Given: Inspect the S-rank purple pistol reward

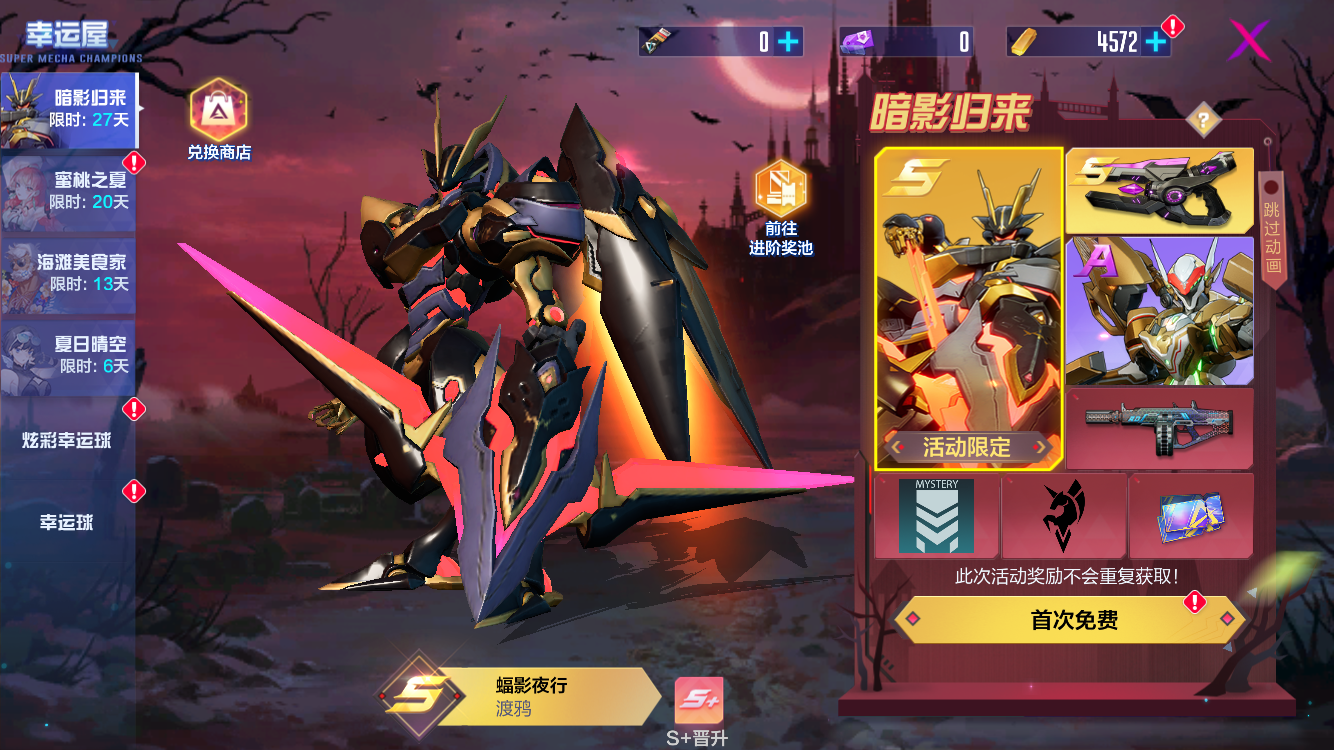Looking at the screenshot, I should coord(1159,190).
